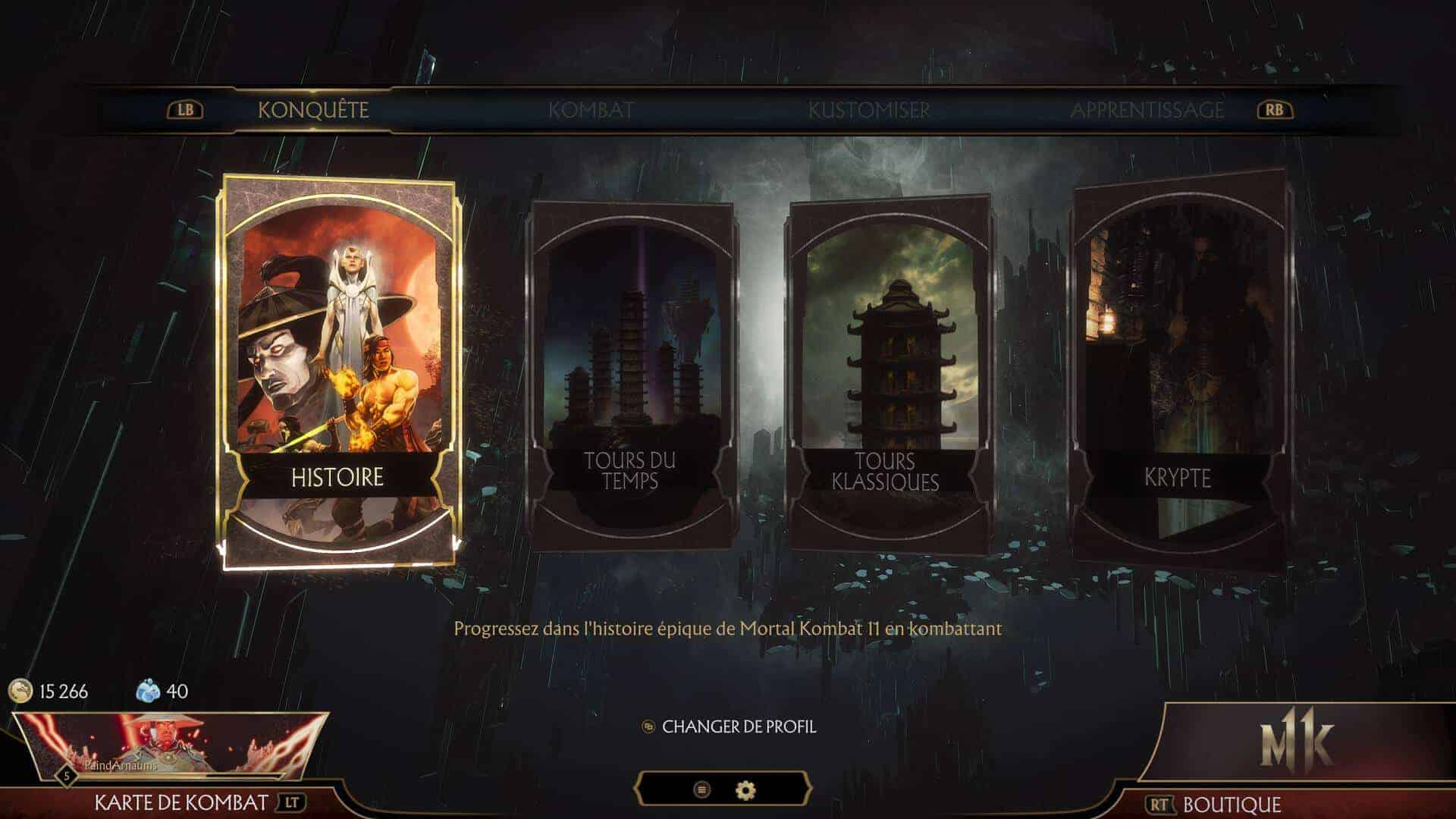
Task: Open the Kombat tab
Action: pos(591,110)
